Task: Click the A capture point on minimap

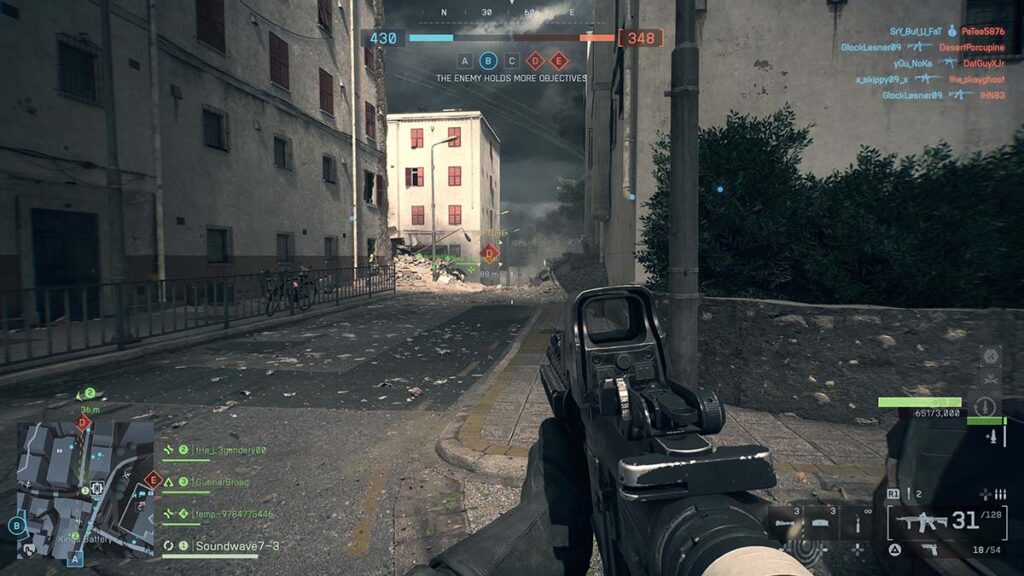Action: point(74,560)
